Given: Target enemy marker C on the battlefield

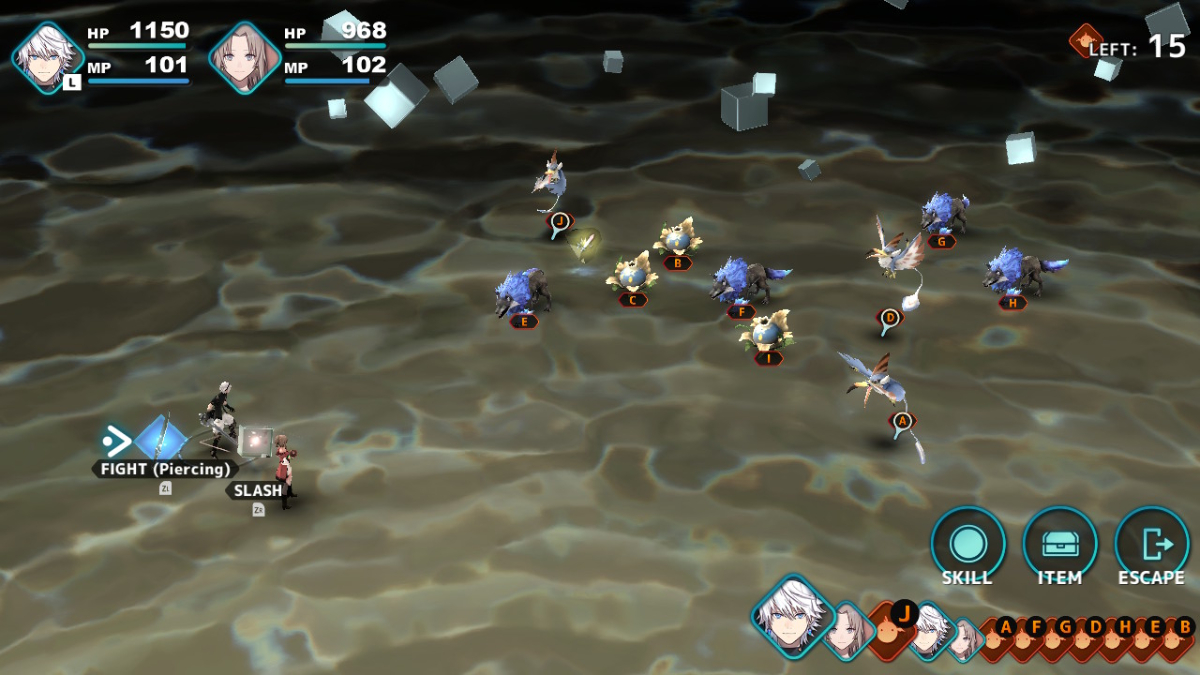Looking at the screenshot, I should (x=632, y=299).
